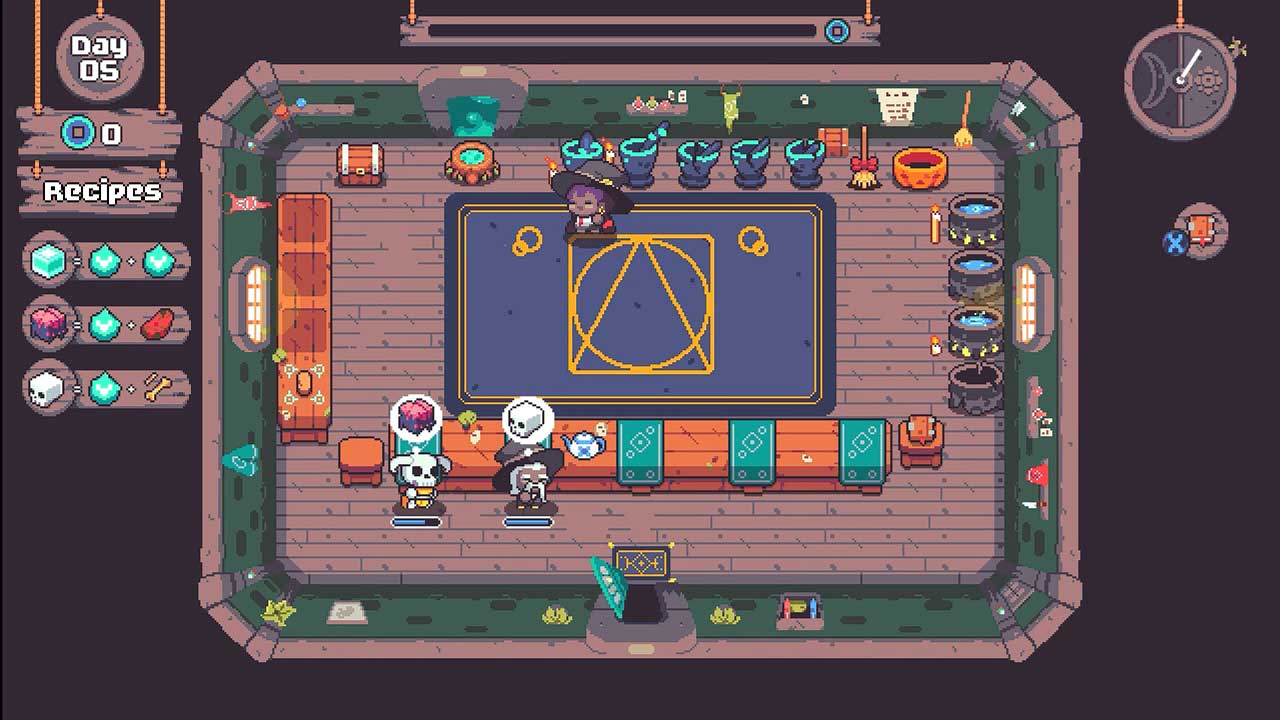Choose the pink brain cube recipe
1280x720 pixels.
106,324
